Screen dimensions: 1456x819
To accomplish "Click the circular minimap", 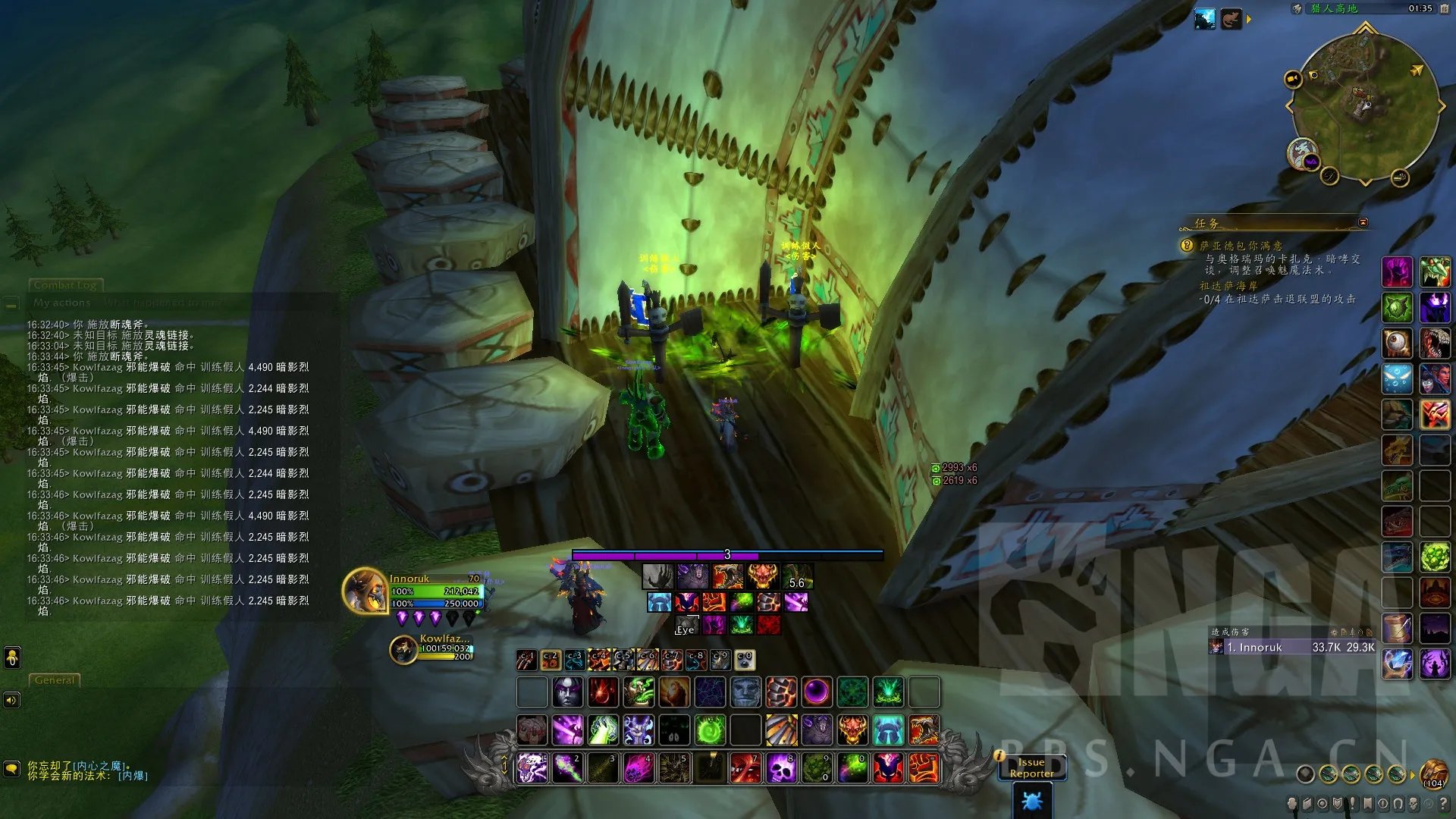I will click(1365, 106).
